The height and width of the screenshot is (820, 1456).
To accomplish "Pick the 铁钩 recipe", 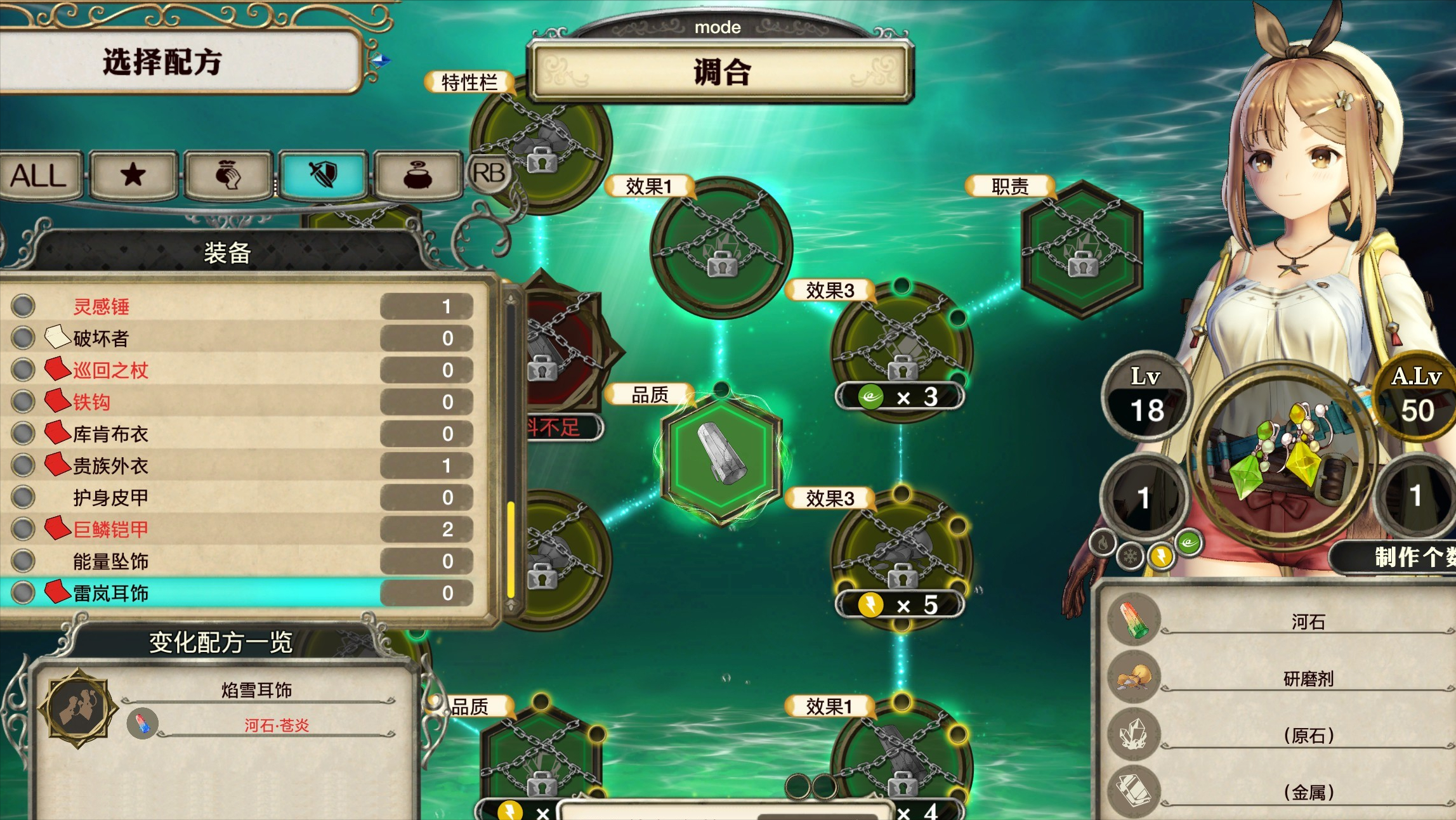I will [x=241, y=401].
